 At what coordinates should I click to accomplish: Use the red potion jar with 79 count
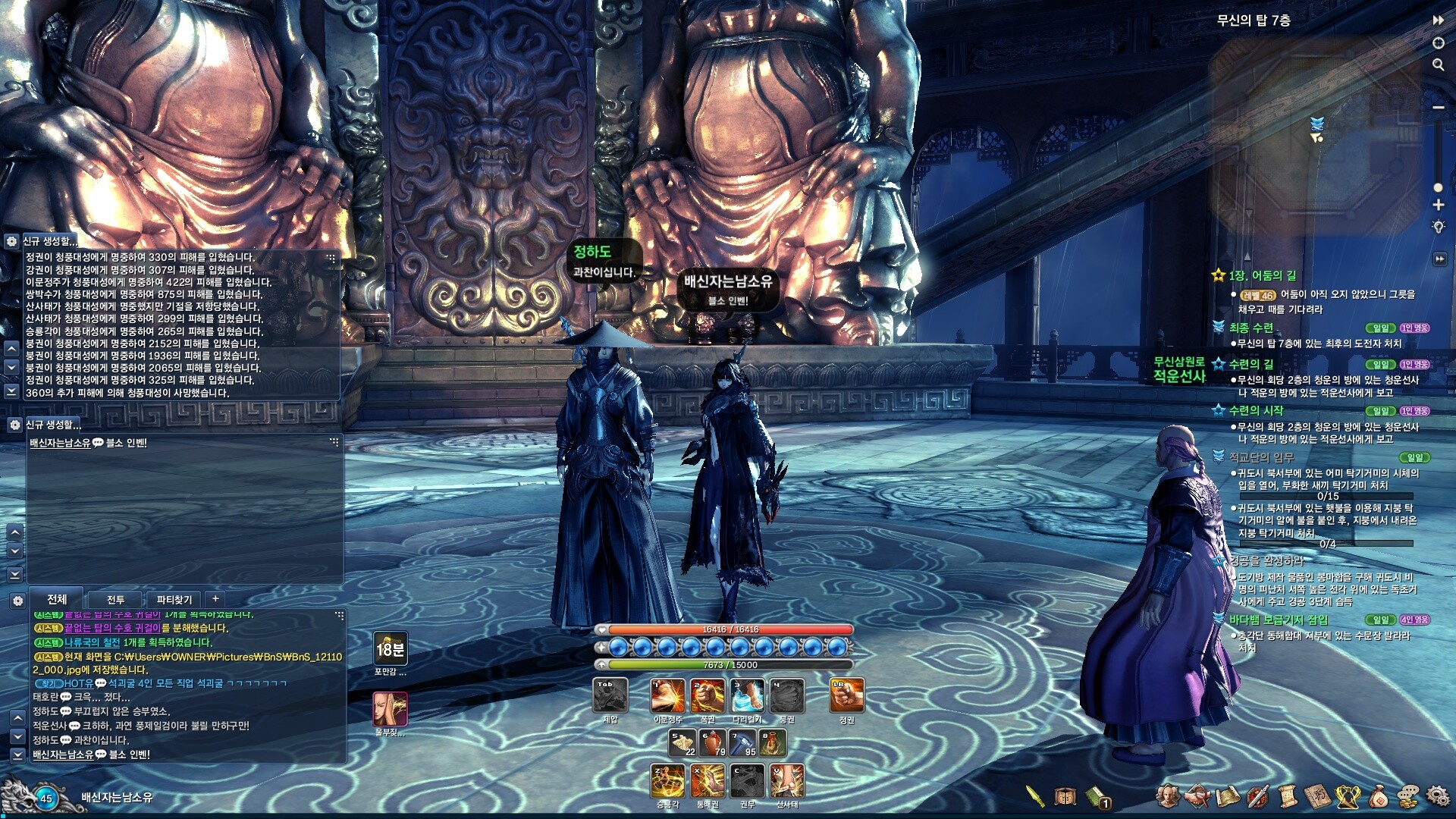click(712, 743)
